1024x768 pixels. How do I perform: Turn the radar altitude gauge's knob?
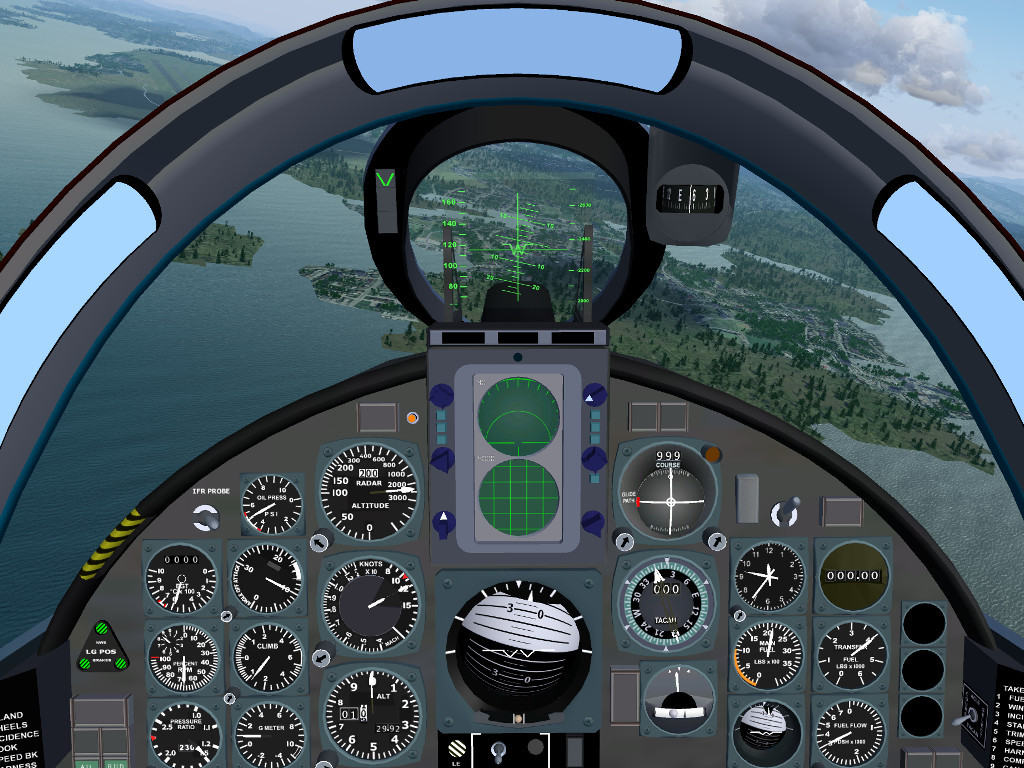319,541
